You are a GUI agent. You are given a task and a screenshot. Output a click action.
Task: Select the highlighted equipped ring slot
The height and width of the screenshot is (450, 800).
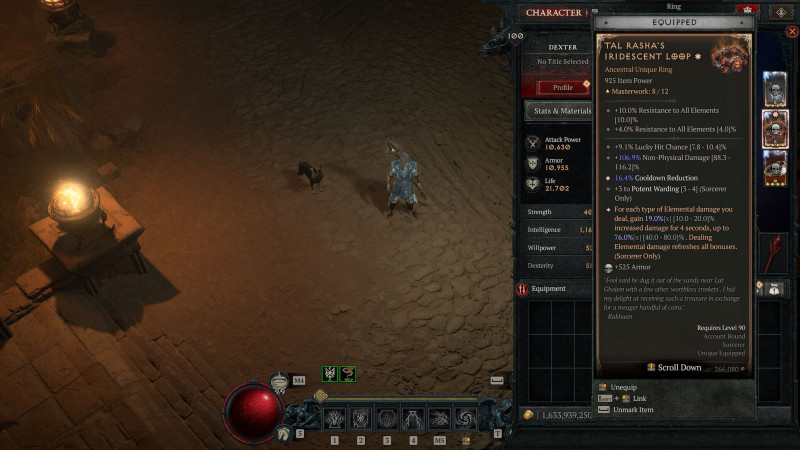pos(775,129)
